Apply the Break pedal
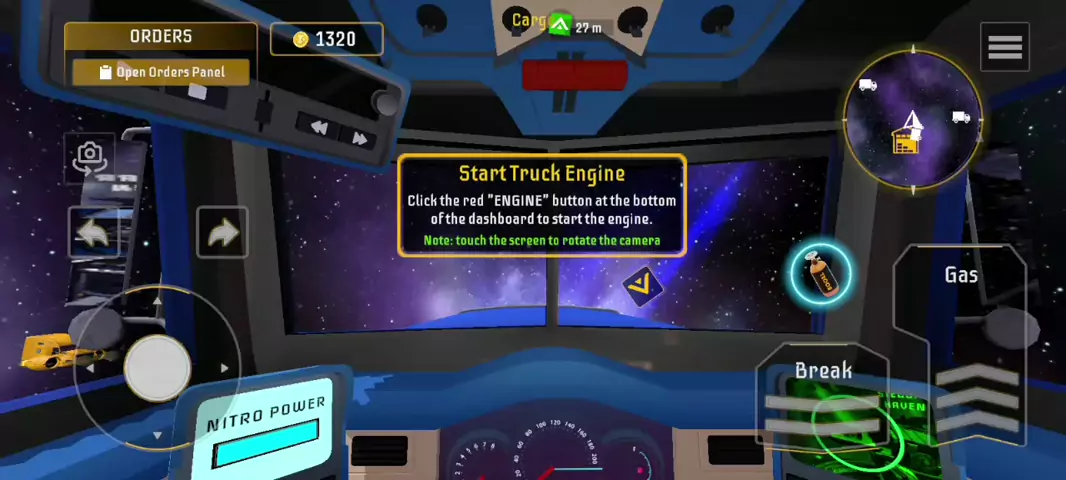 point(823,400)
